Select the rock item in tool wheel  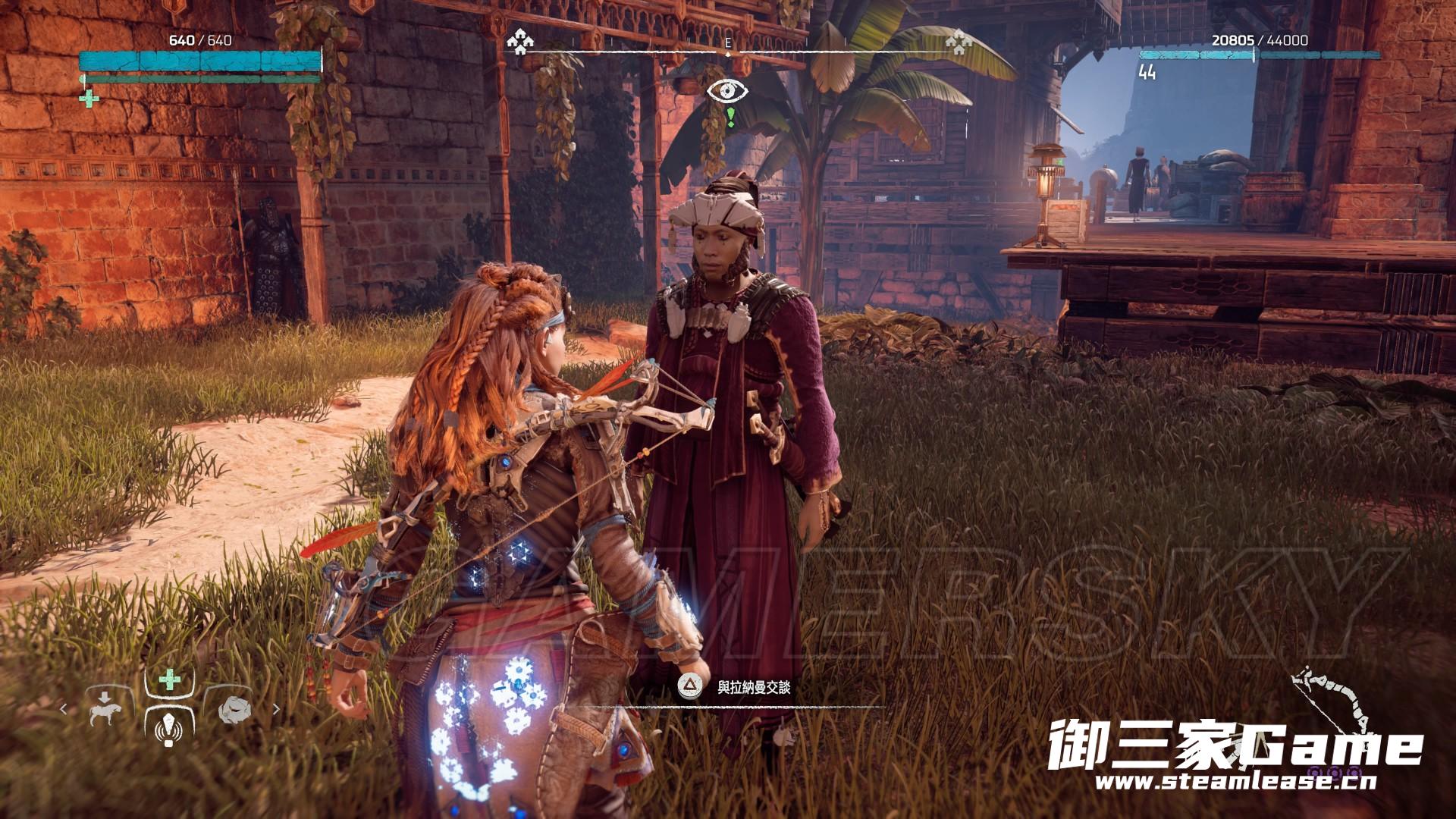(235, 711)
